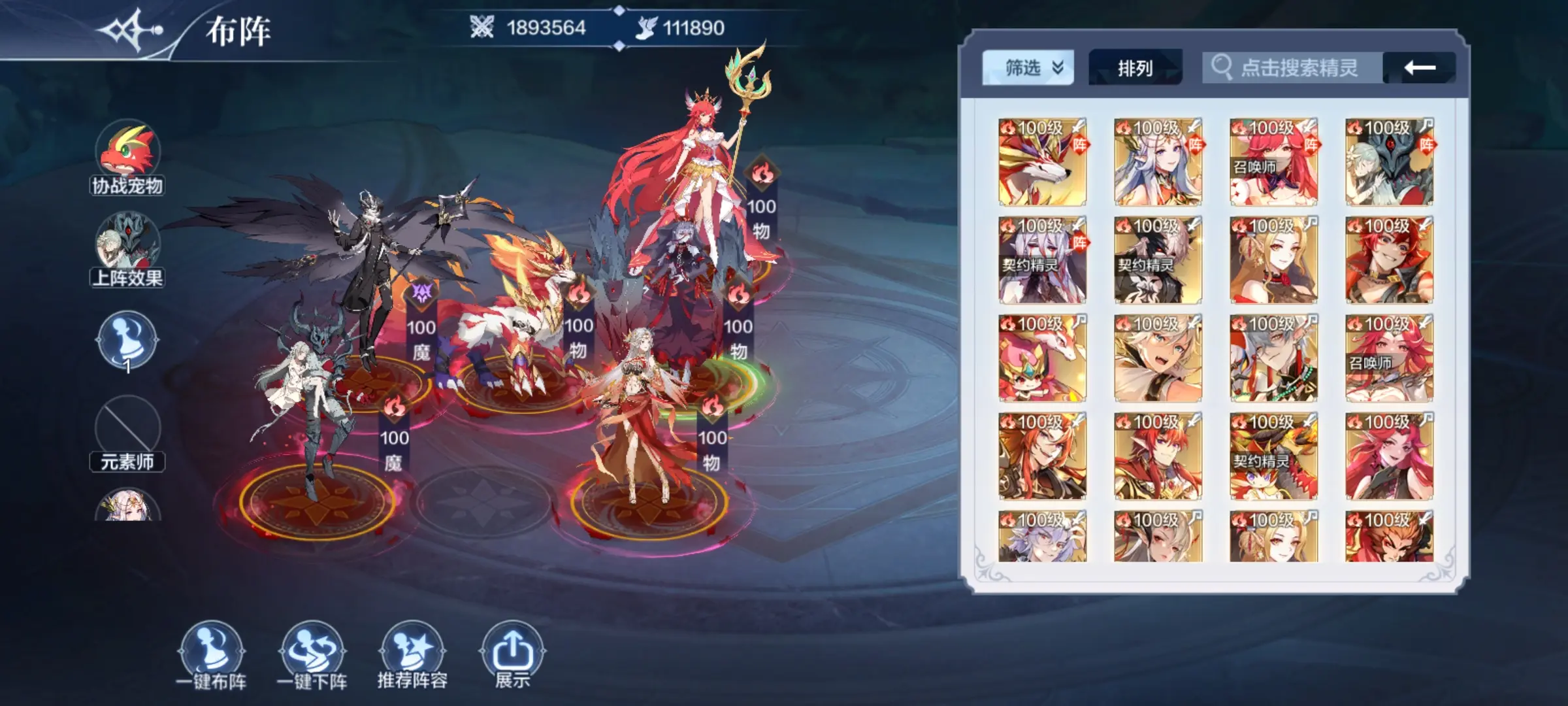Pick the pink dragon spirit card
The image size is (1568, 706).
click(1042, 358)
